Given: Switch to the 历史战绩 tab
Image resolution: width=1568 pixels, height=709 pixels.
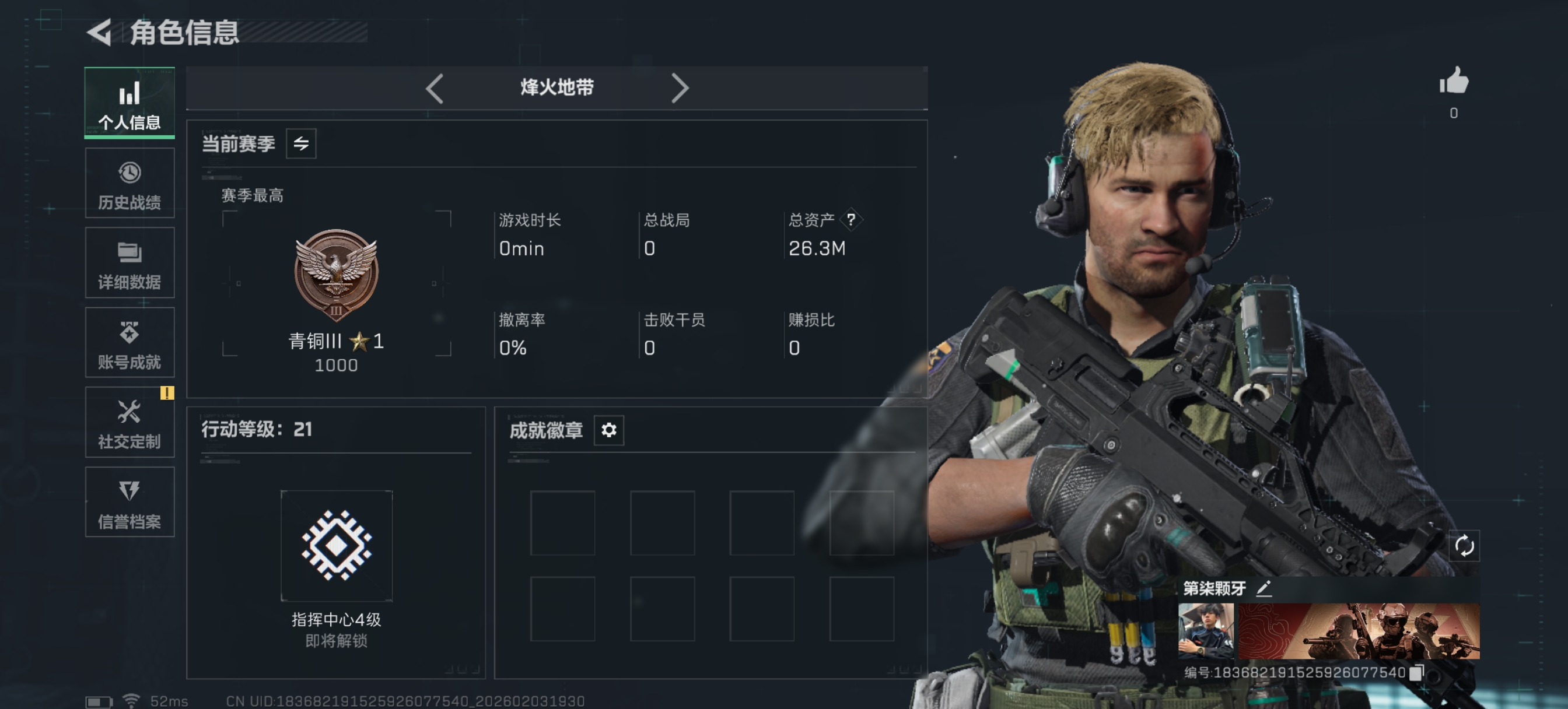Looking at the screenshot, I should point(129,173).
